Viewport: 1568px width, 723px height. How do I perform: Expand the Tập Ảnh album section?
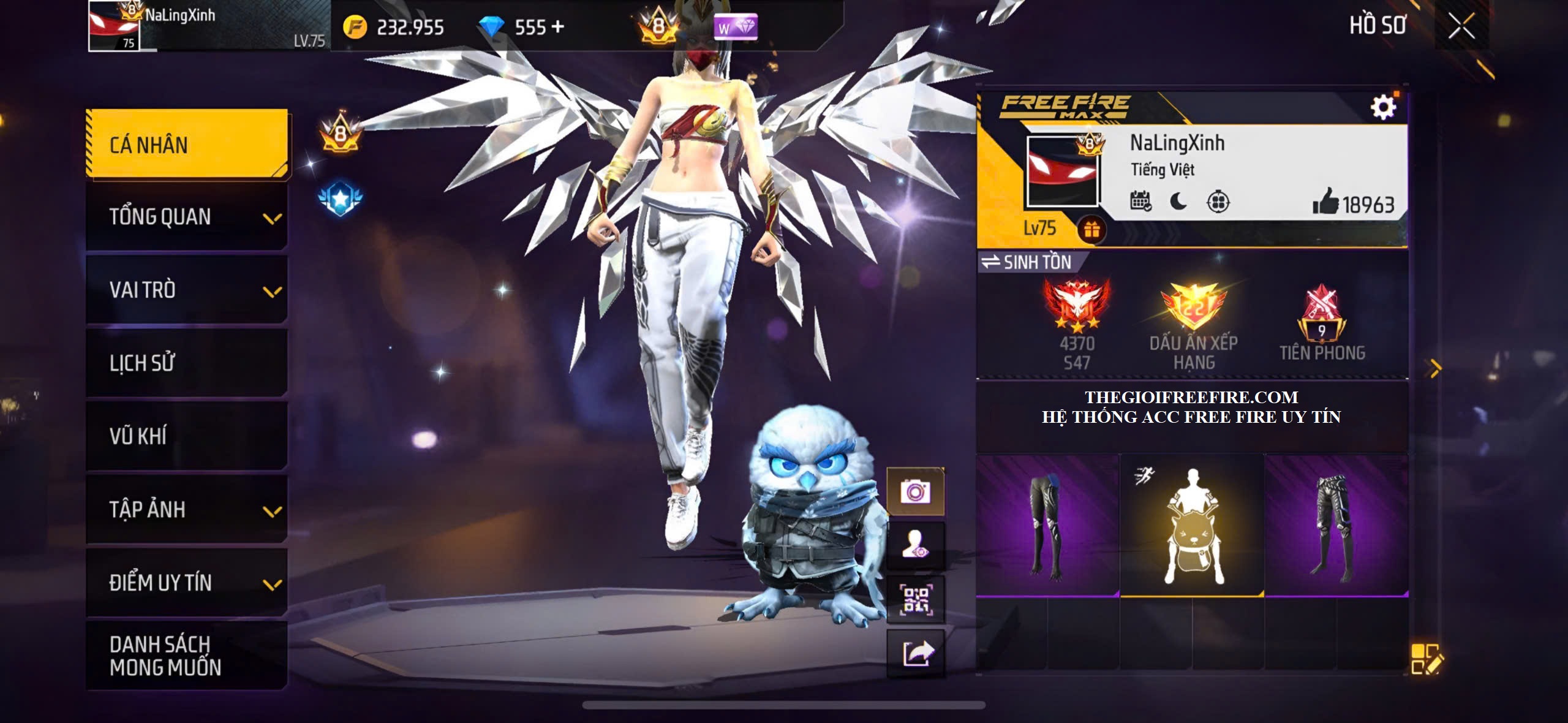pyautogui.click(x=187, y=509)
